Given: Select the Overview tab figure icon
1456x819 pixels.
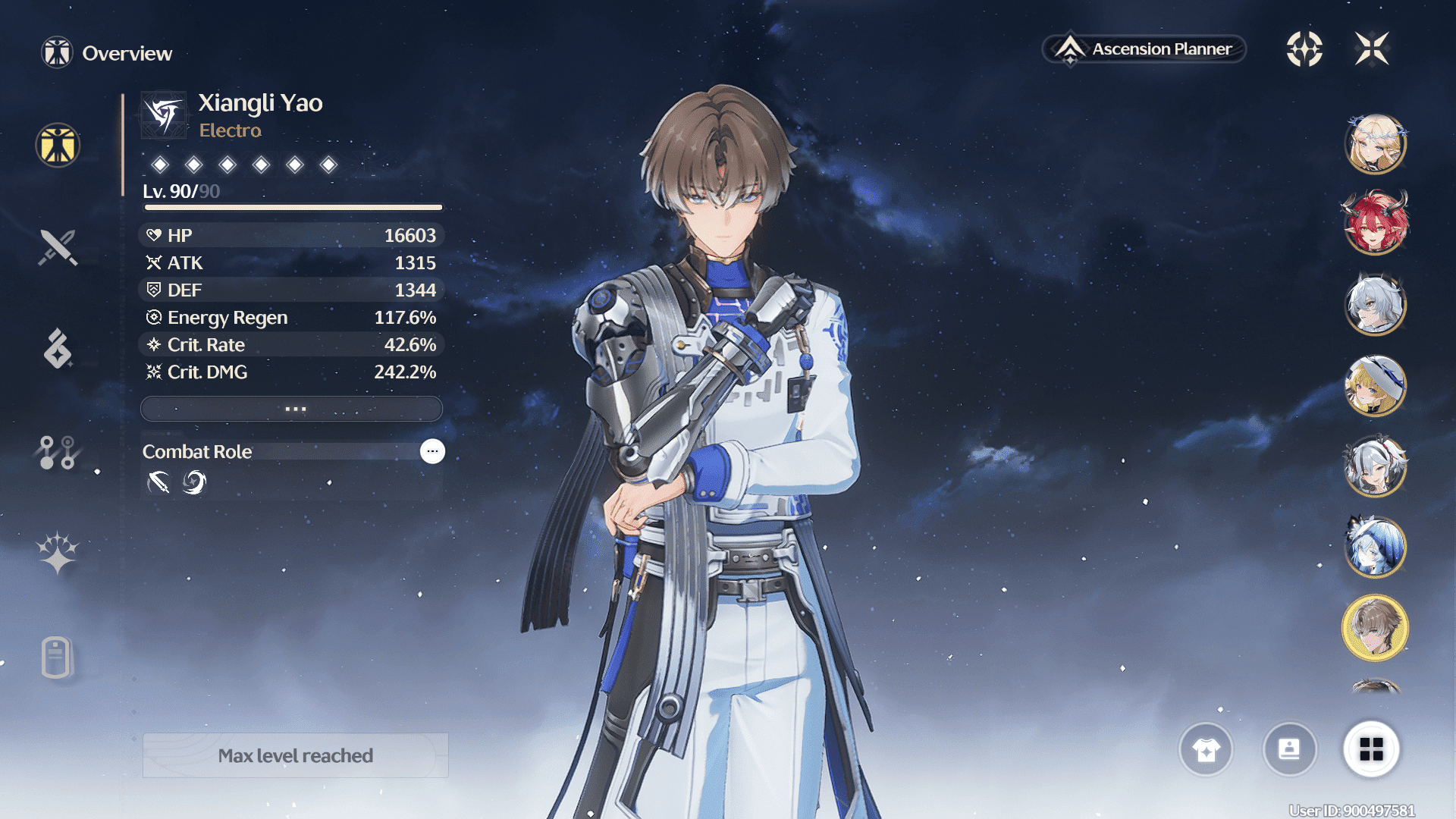Looking at the screenshot, I should pos(58,145).
